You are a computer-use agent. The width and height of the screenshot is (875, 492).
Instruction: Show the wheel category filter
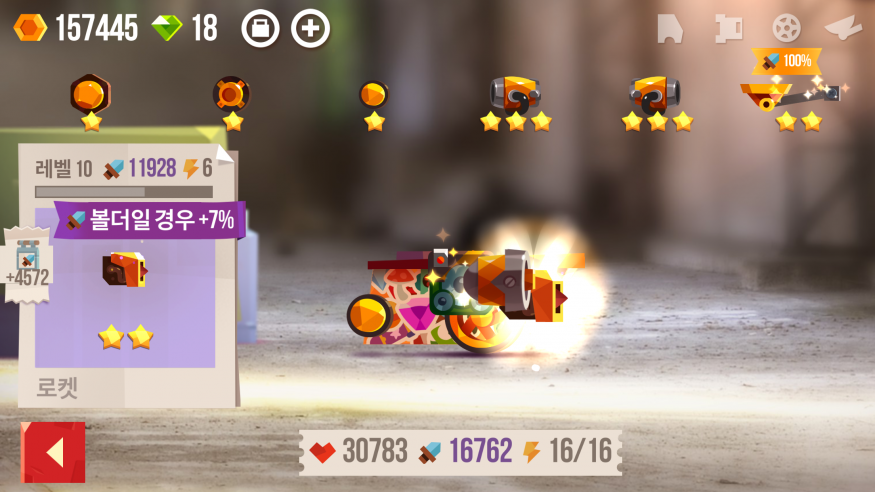tap(786, 28)
